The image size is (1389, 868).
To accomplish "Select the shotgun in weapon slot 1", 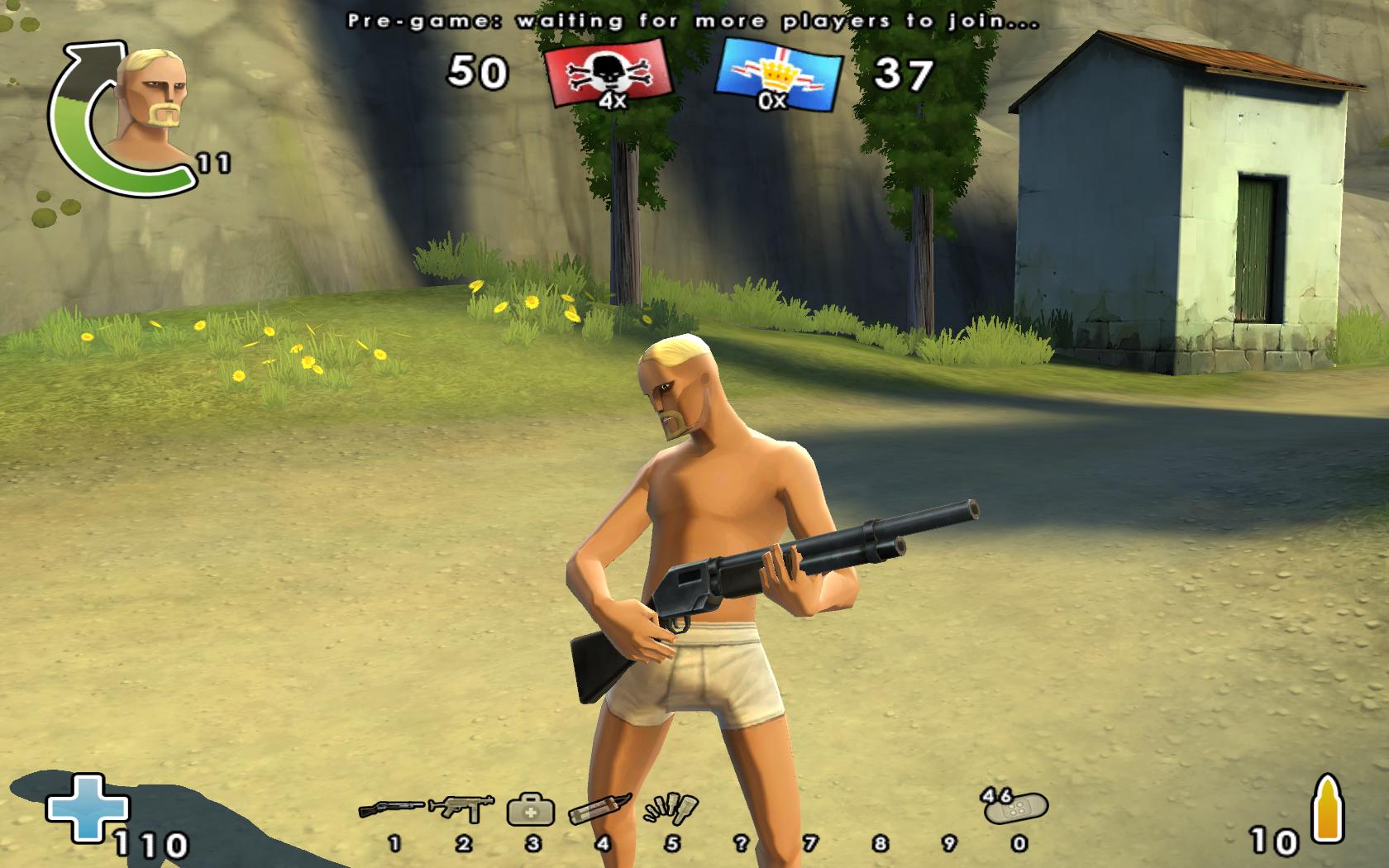I will pos(391,808).
